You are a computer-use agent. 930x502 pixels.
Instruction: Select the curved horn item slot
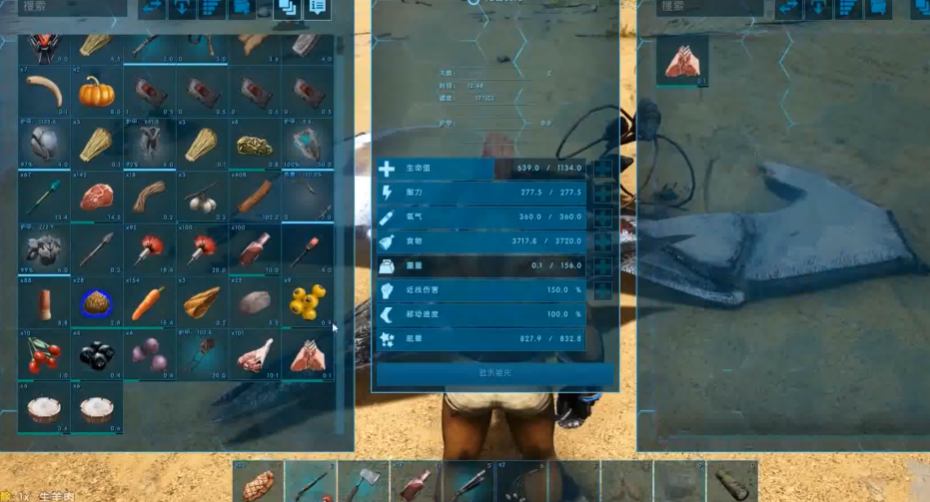pos(44,92)
